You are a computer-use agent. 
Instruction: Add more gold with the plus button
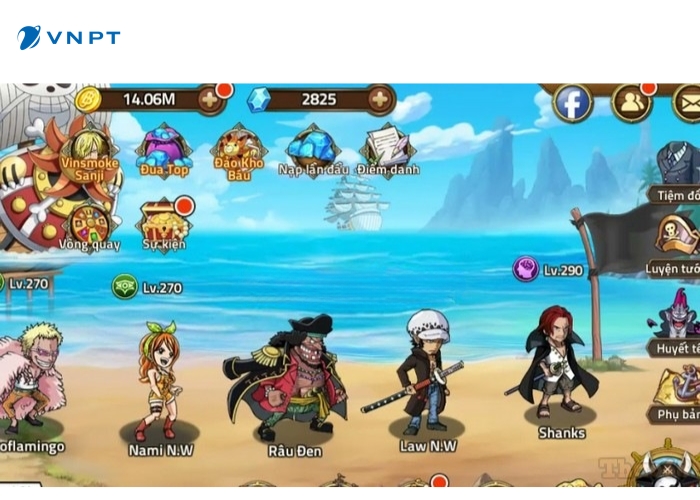tap(210, 99)
